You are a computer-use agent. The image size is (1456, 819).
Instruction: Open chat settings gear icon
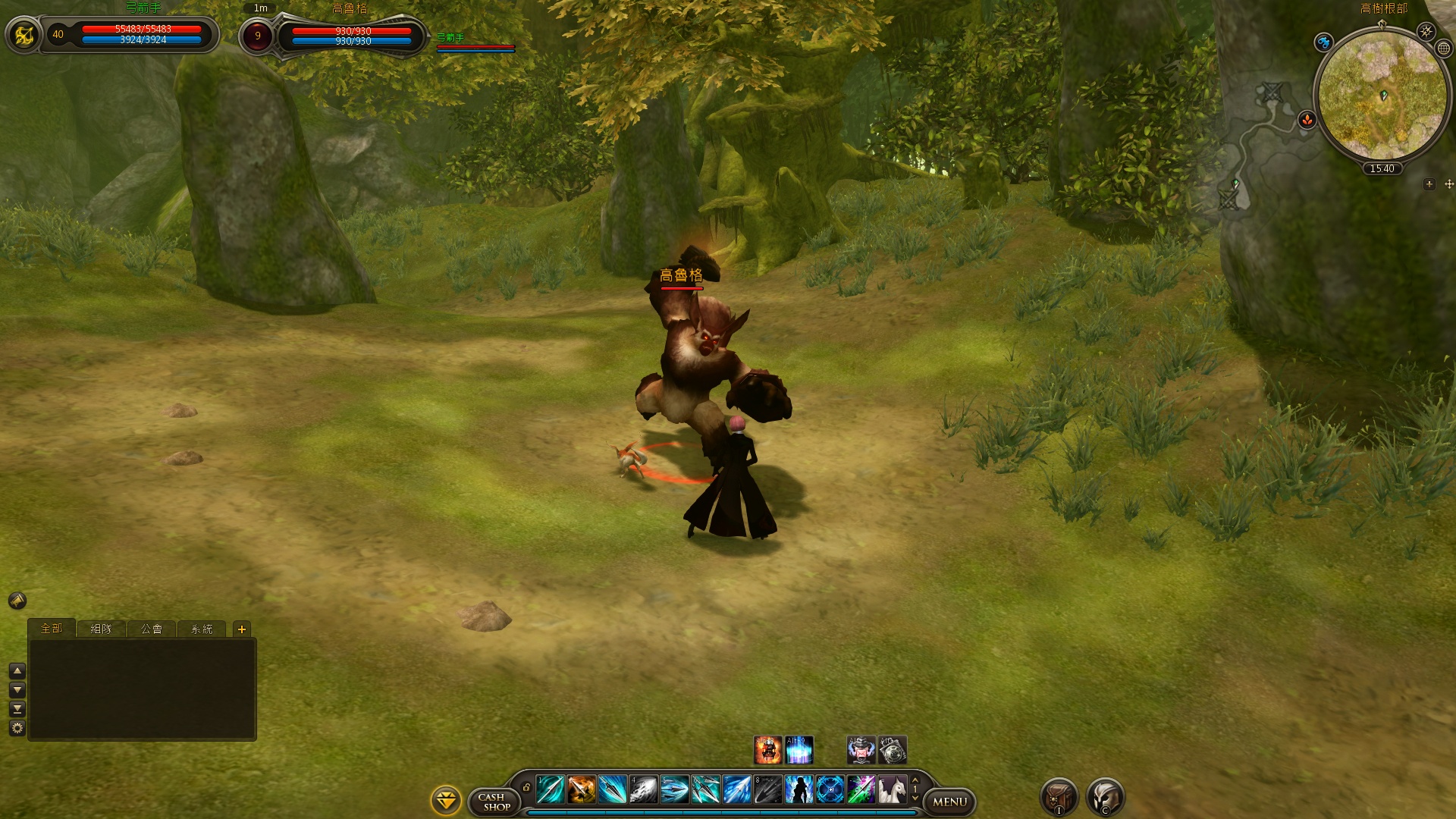17,728
